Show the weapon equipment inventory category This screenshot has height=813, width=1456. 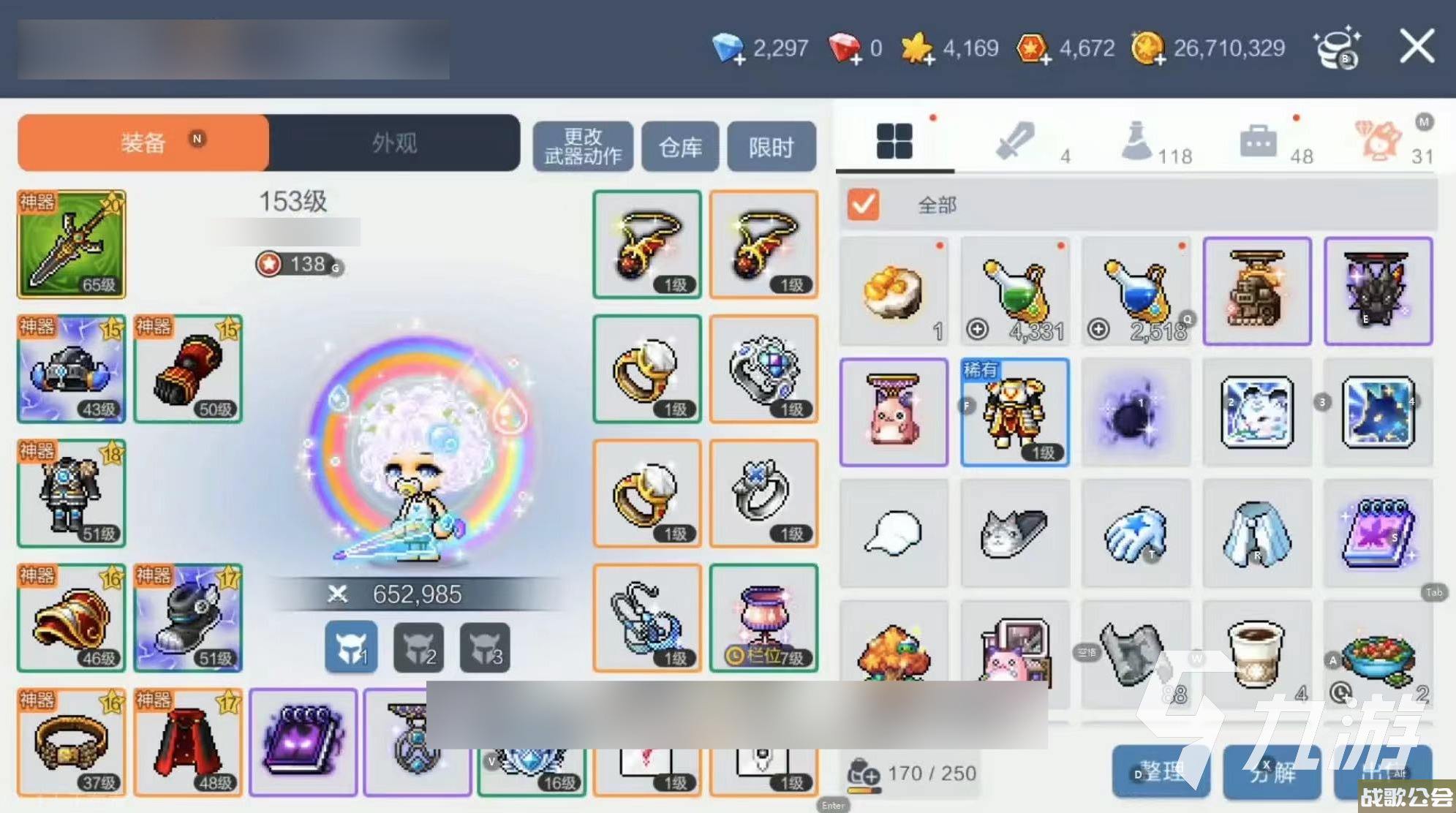1016,140
